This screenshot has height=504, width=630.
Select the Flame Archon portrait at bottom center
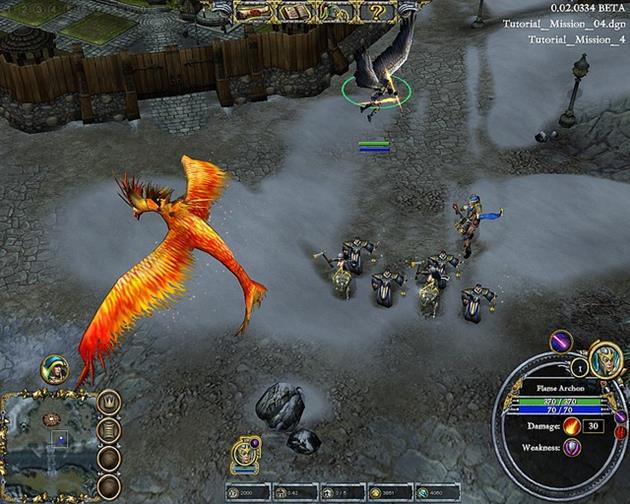(245, 453)
